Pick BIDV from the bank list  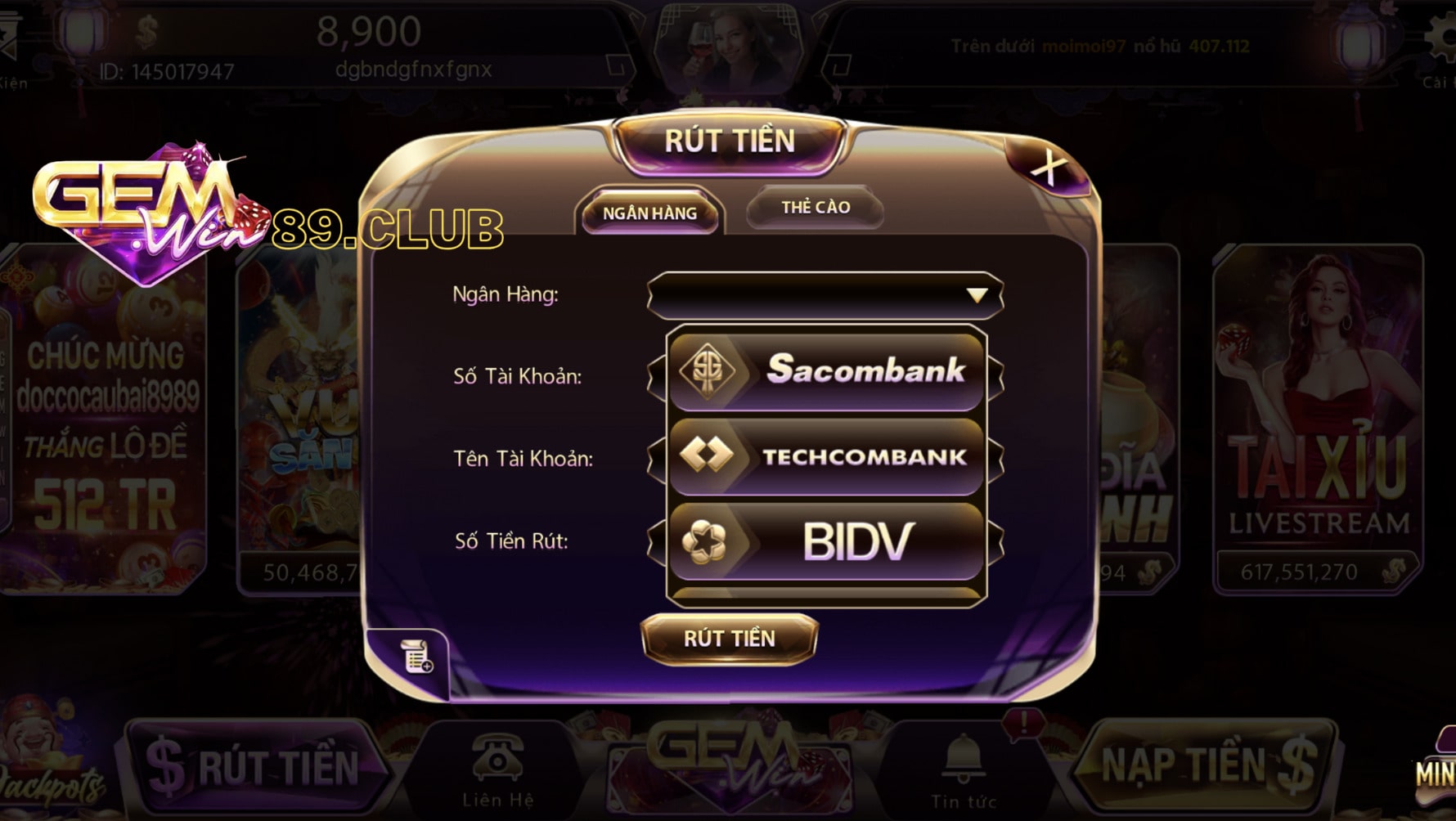826,541
